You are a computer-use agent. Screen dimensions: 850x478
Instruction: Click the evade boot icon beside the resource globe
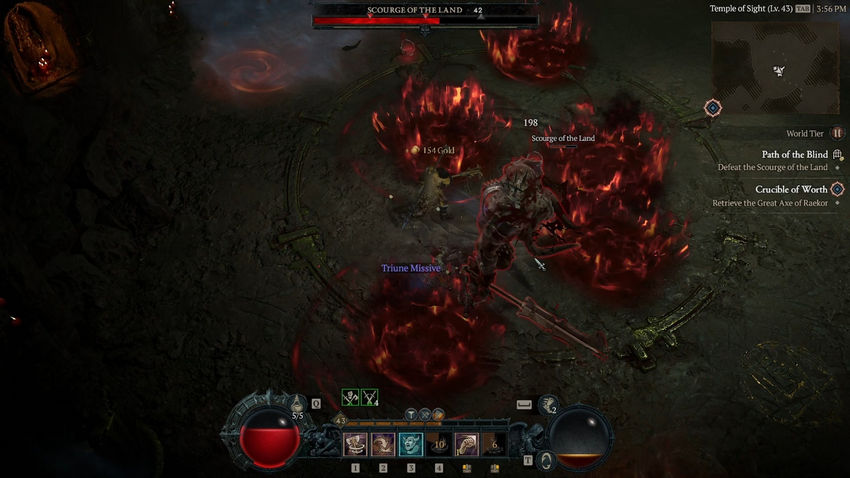click(x=548, y=405)
